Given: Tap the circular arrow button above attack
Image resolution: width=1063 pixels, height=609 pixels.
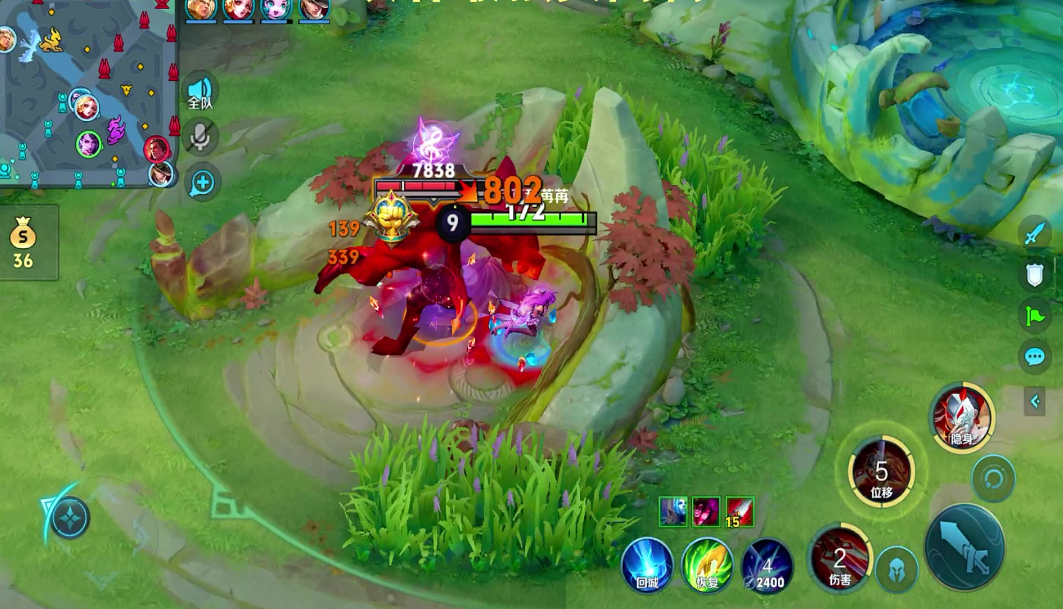Looking at the screenshot, I should [x=993, y=478].
